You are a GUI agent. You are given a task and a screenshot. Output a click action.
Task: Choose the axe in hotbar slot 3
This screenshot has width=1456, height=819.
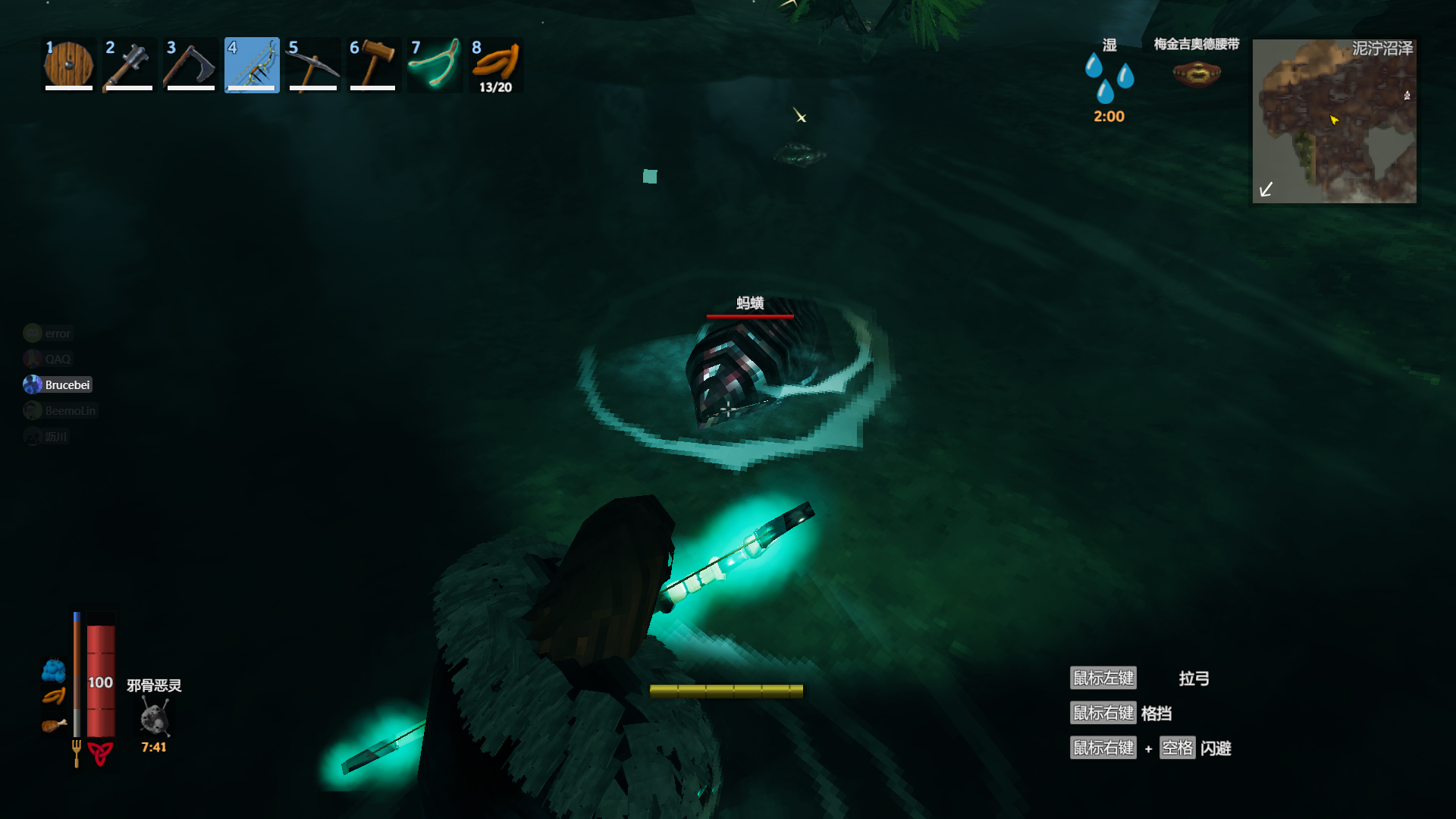[190, 65]
